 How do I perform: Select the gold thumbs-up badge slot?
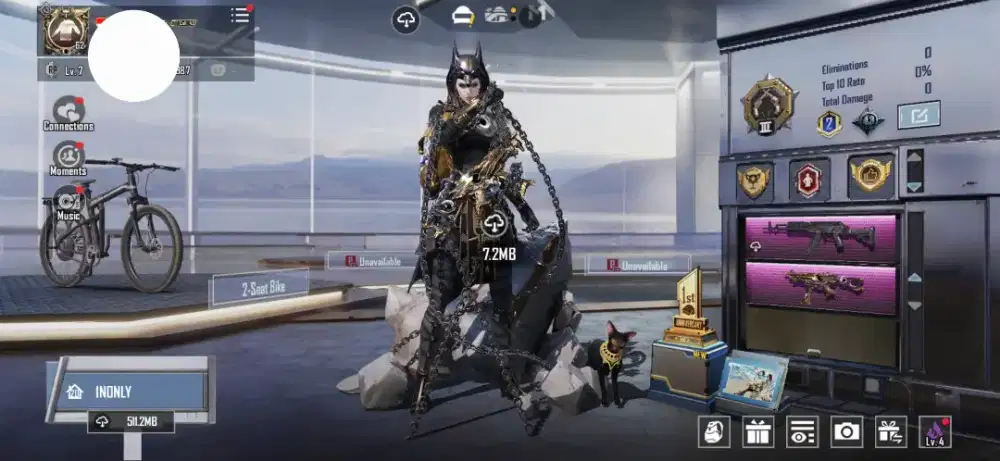[x=870, y=176]
